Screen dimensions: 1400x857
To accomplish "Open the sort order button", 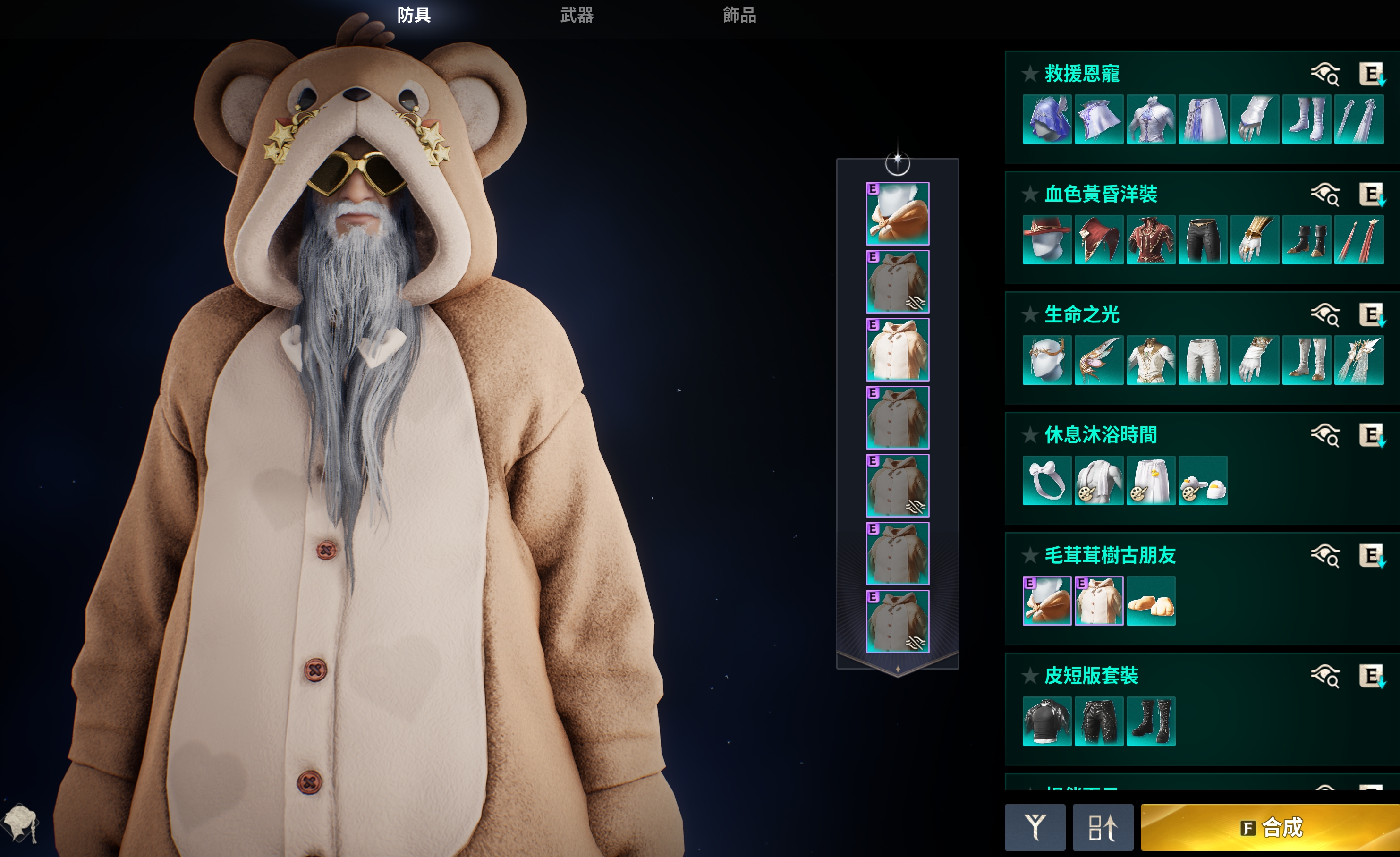I will (1102, 827).
